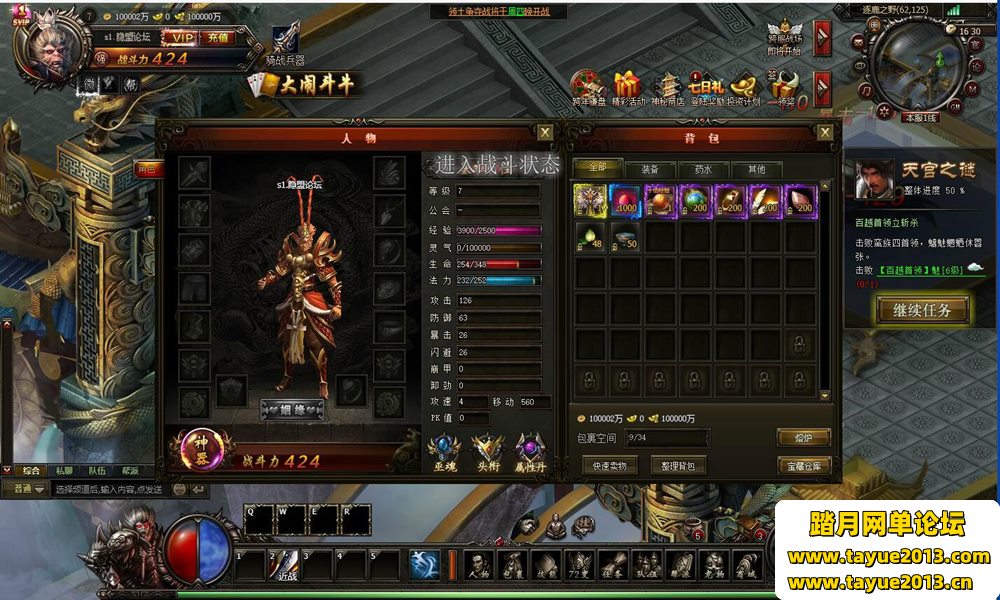Click the 快速卖物 quick sell button
This screenshot has width=1000, height=600.
[x=609, y=465]
